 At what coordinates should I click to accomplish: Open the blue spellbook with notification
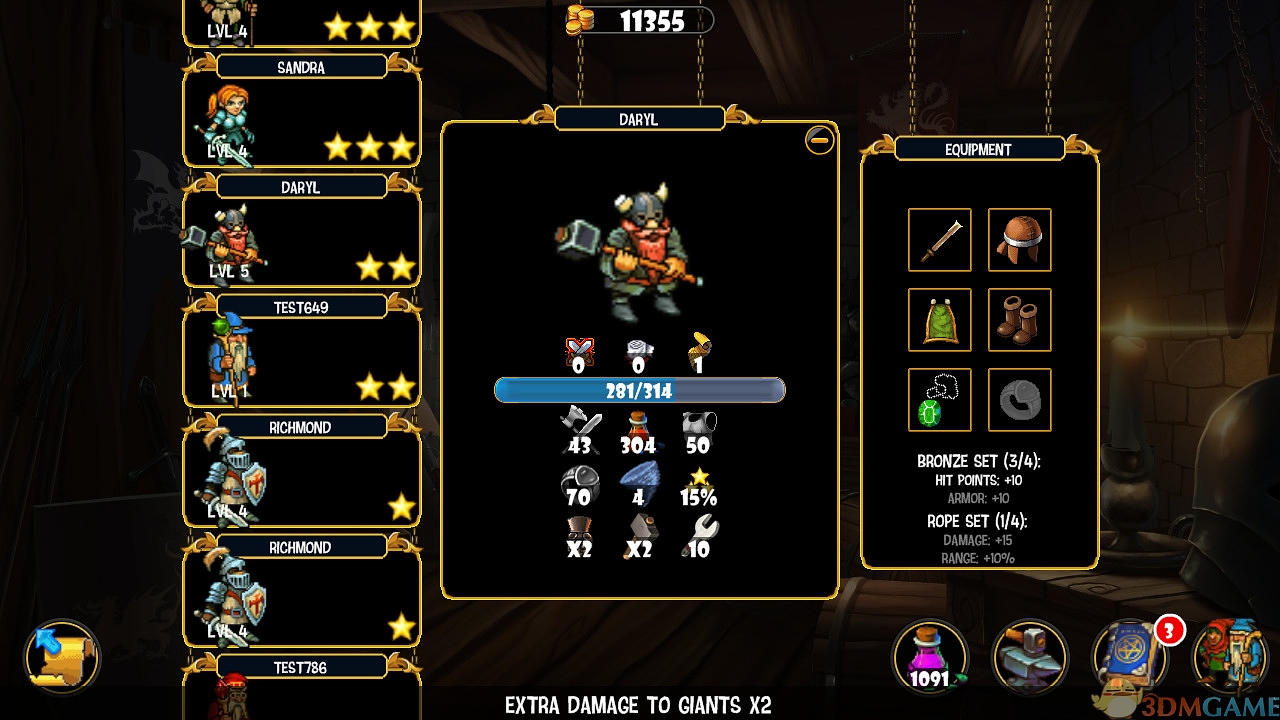point(1130,657)
